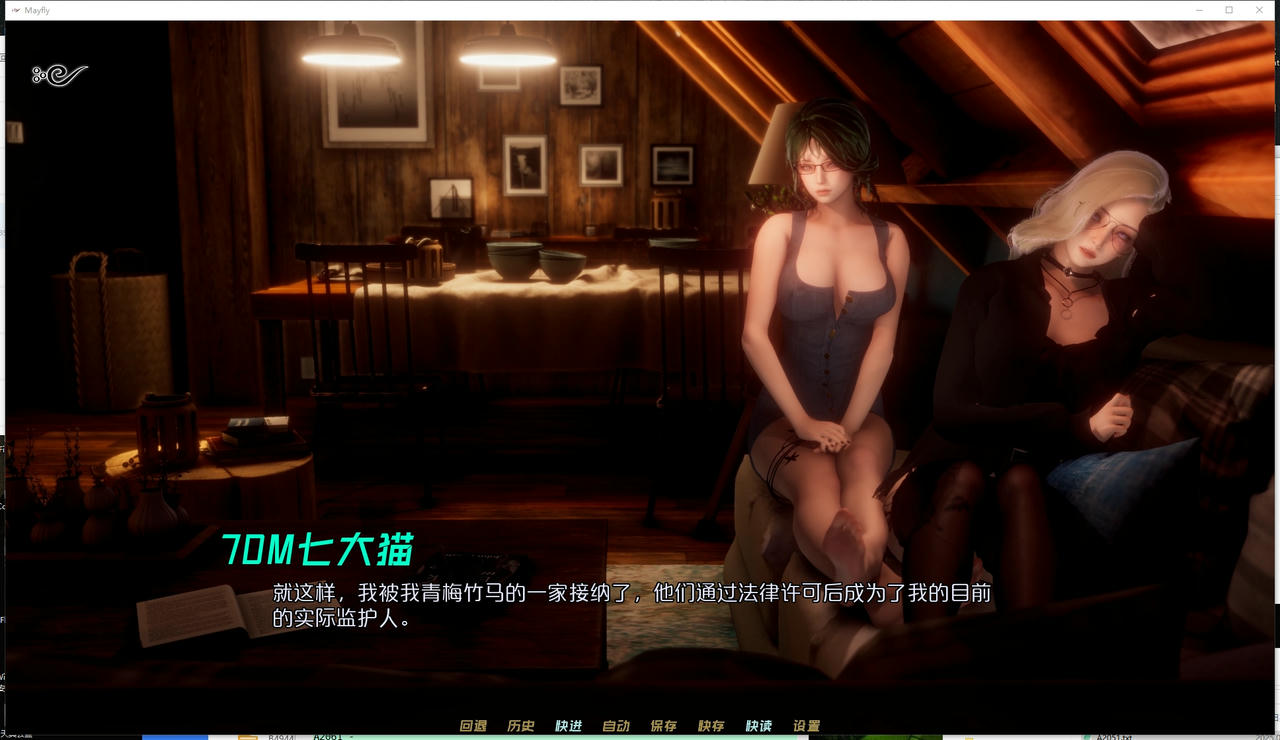
Task: Open the 设置 settings screen
Action: click(x=807, y=725)
